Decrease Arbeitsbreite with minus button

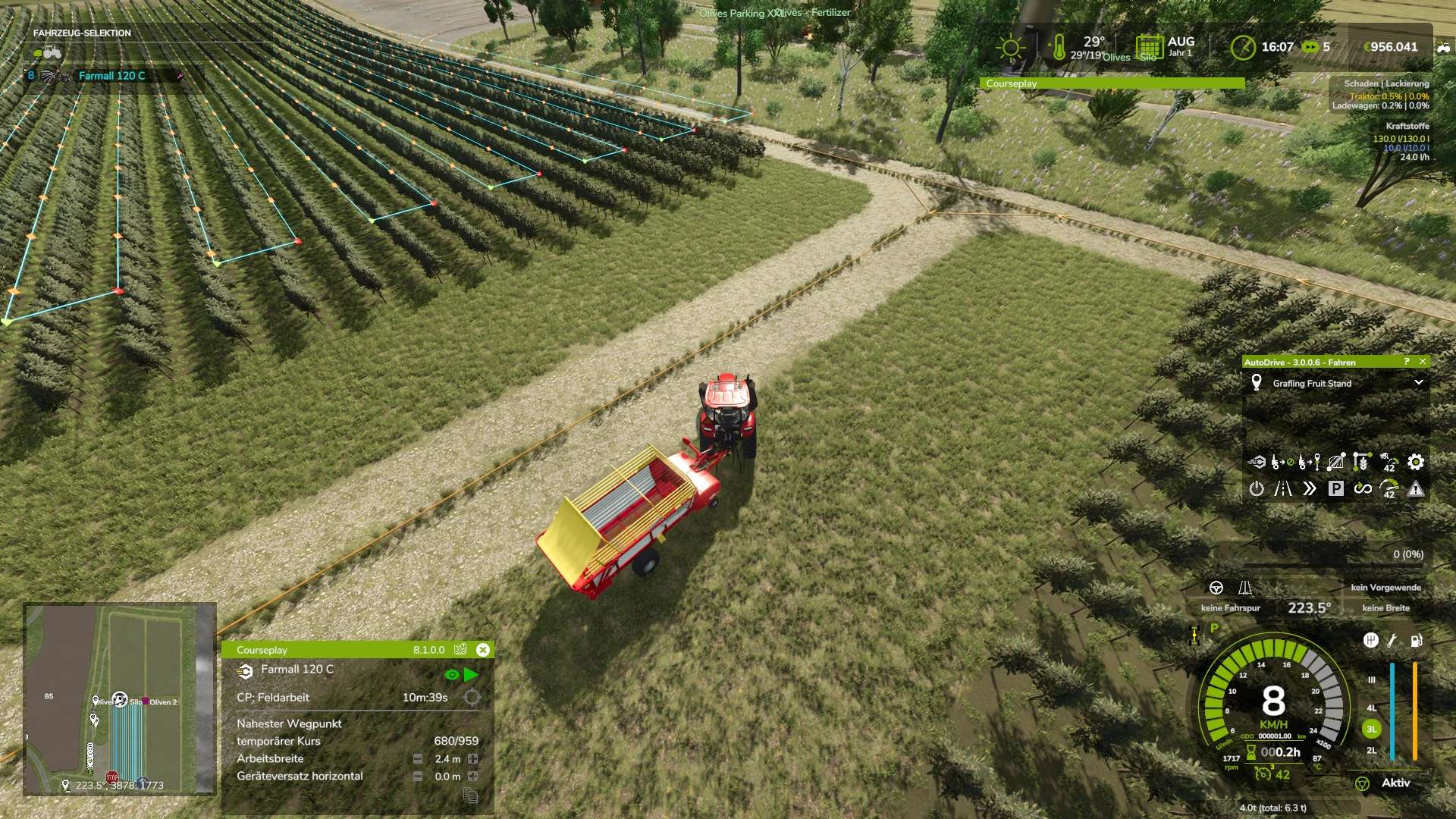pyautogui.click(x=418, y=759)
